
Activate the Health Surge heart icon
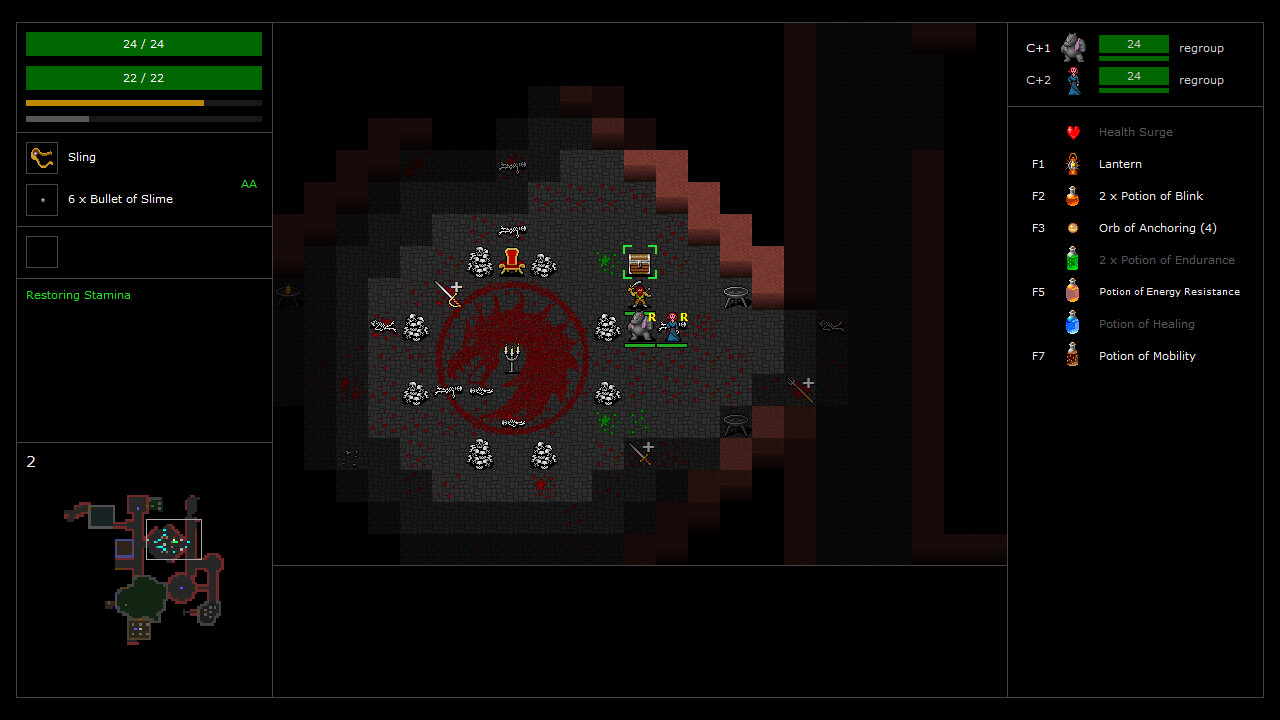coord(1071,131)
